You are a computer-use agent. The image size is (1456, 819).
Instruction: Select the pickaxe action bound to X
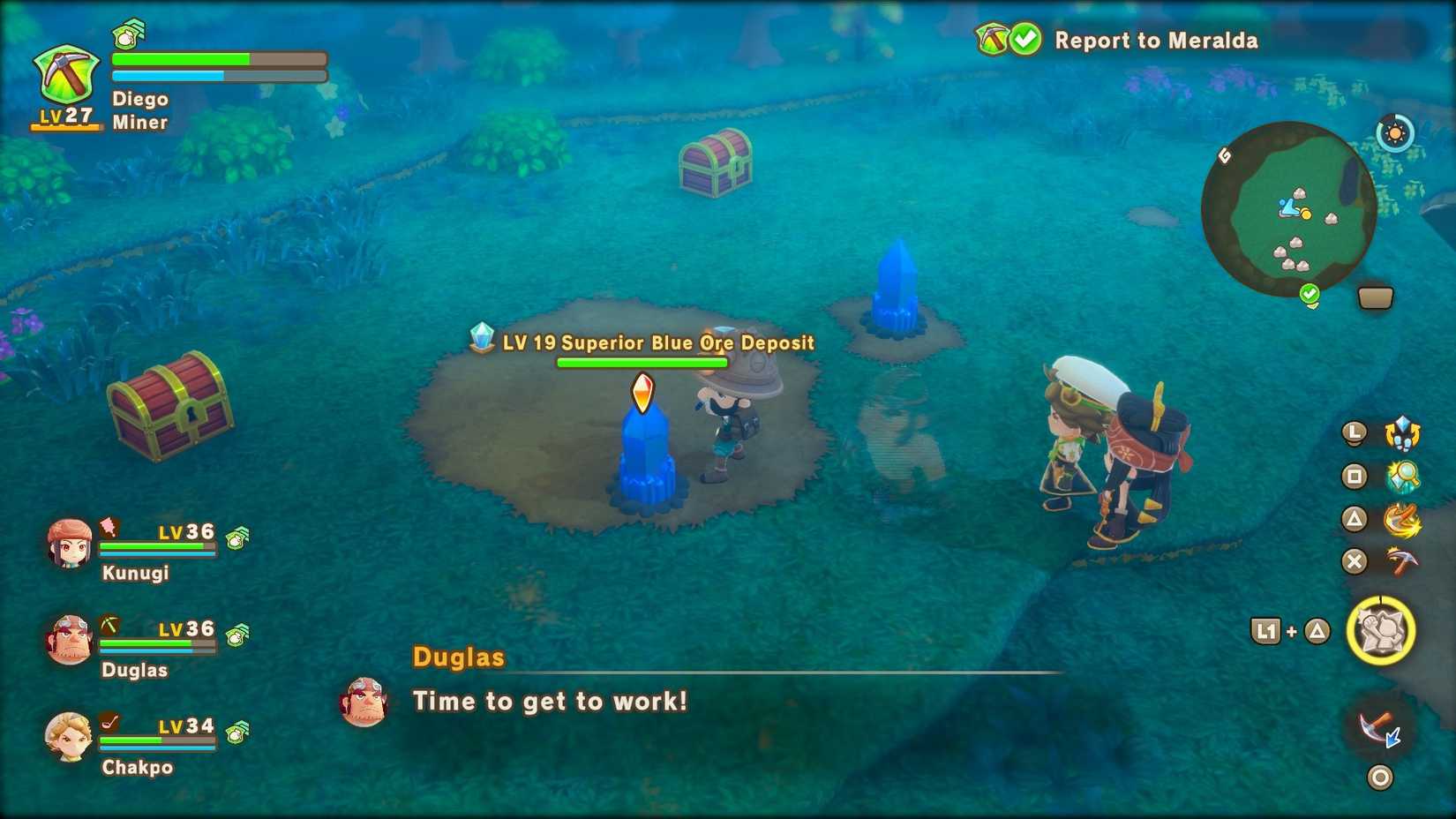point(1402,561)
